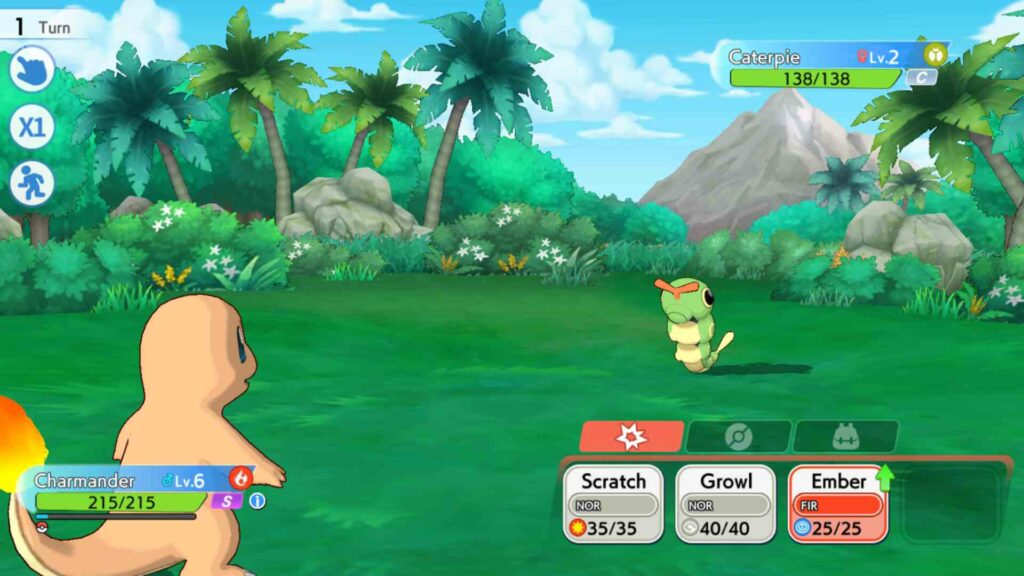Open the backpack items tab
The image size is (1024, 576).
pyautogui.click(x=846, y=437)
